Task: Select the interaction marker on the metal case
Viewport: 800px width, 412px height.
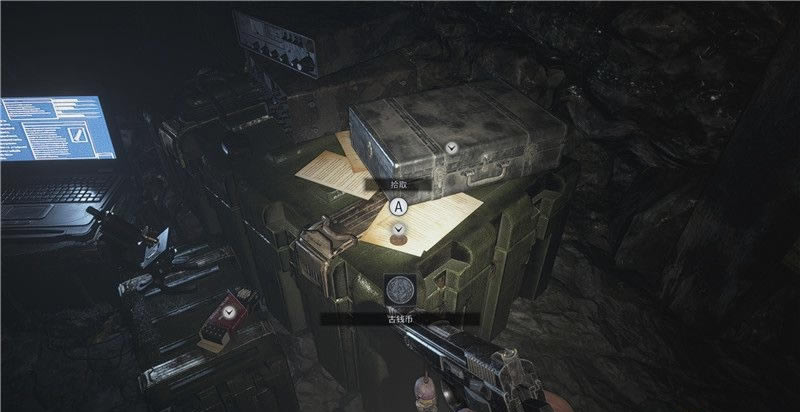Action: [453, 146]
